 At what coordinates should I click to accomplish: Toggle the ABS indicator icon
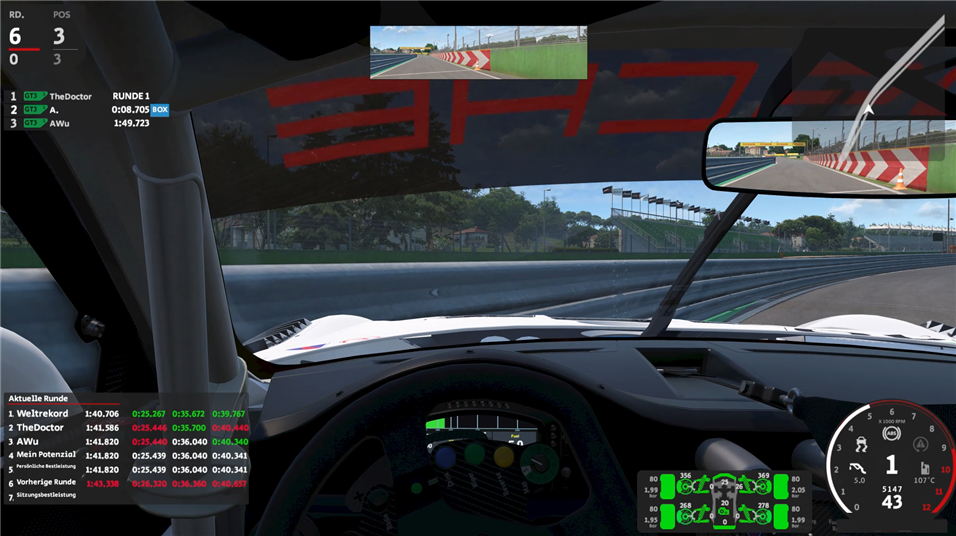coord(891,433)
